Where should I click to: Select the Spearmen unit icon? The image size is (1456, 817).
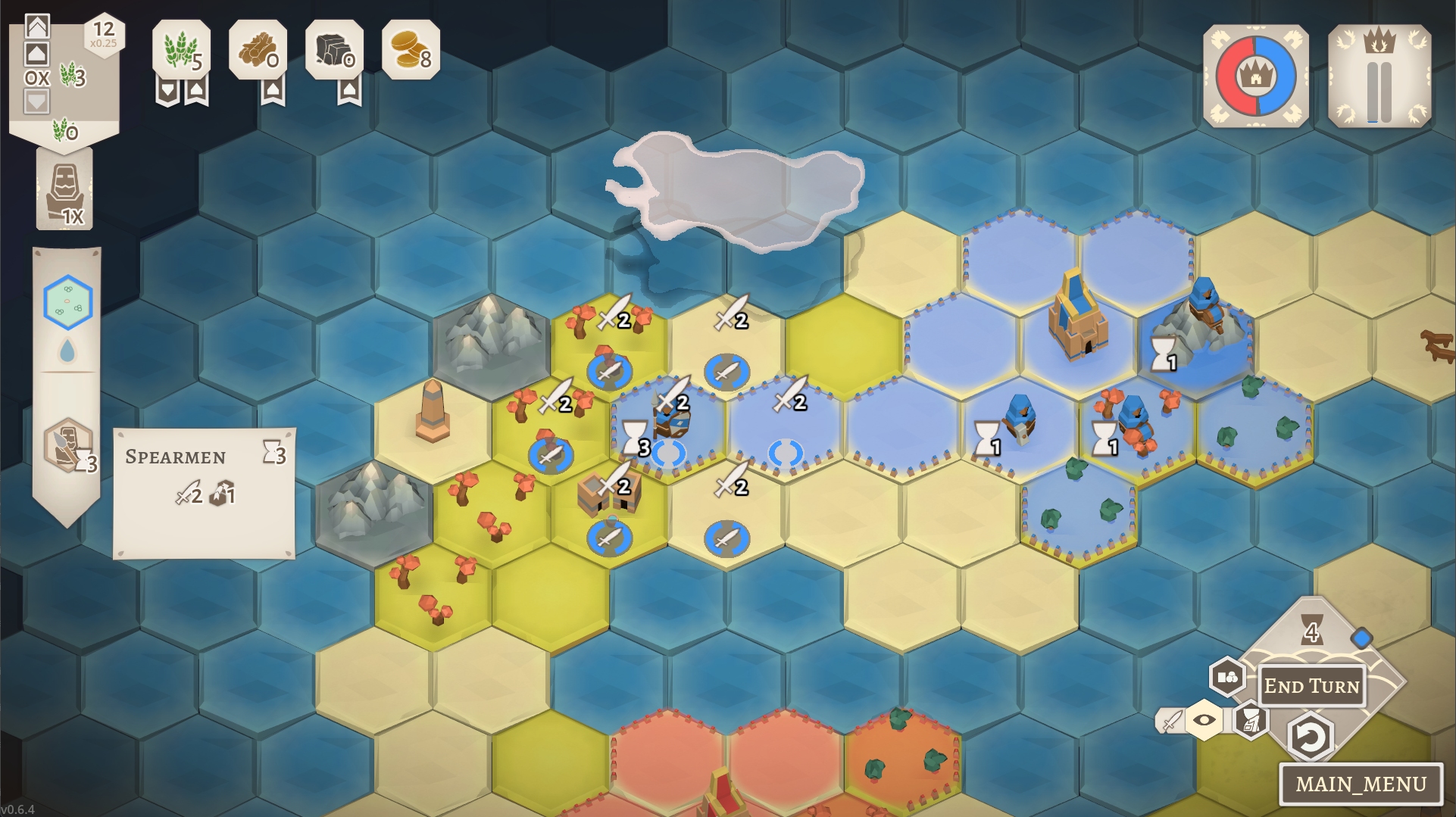[x=68, y=445]
